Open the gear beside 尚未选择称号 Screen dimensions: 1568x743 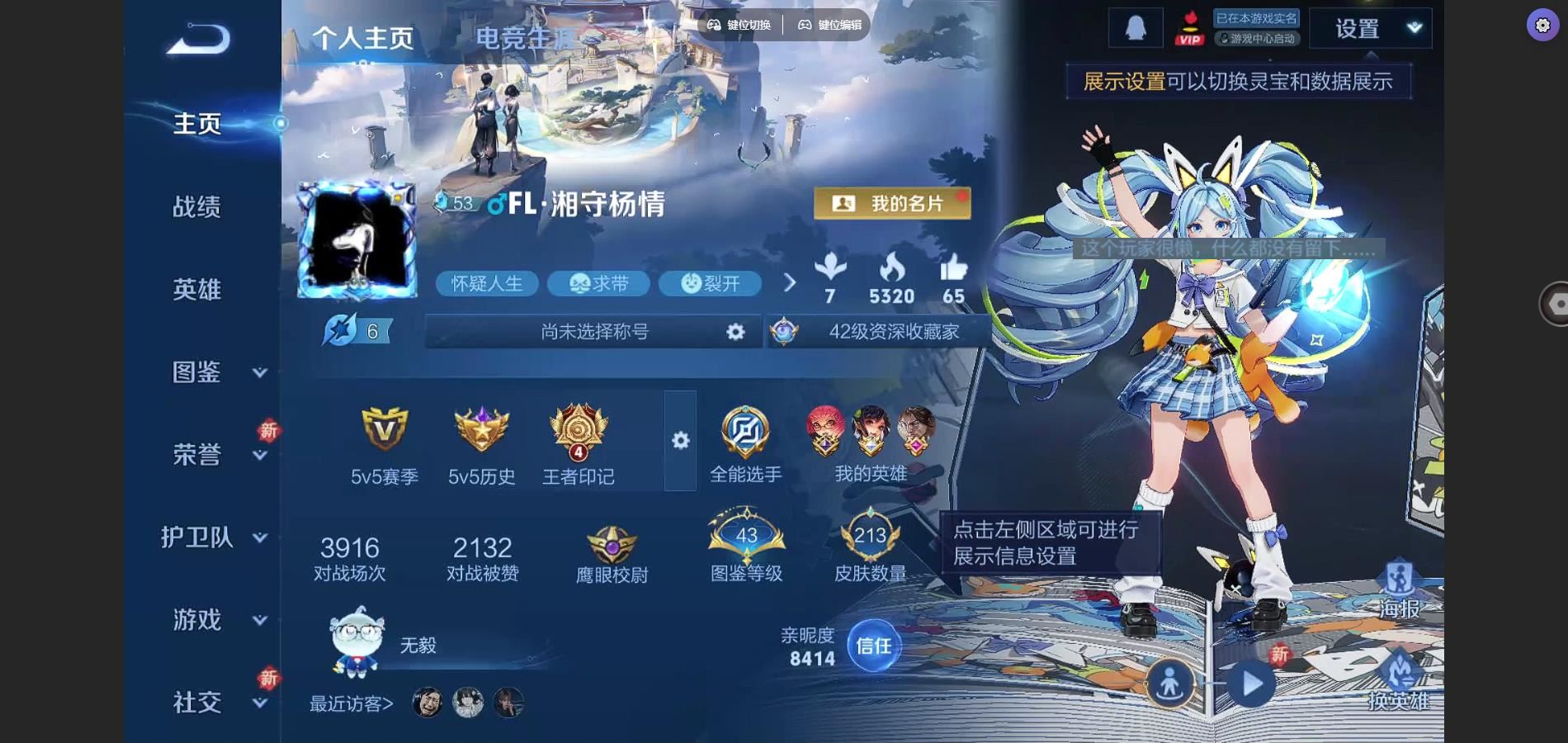pyautogui.click(x=734, y=332)
